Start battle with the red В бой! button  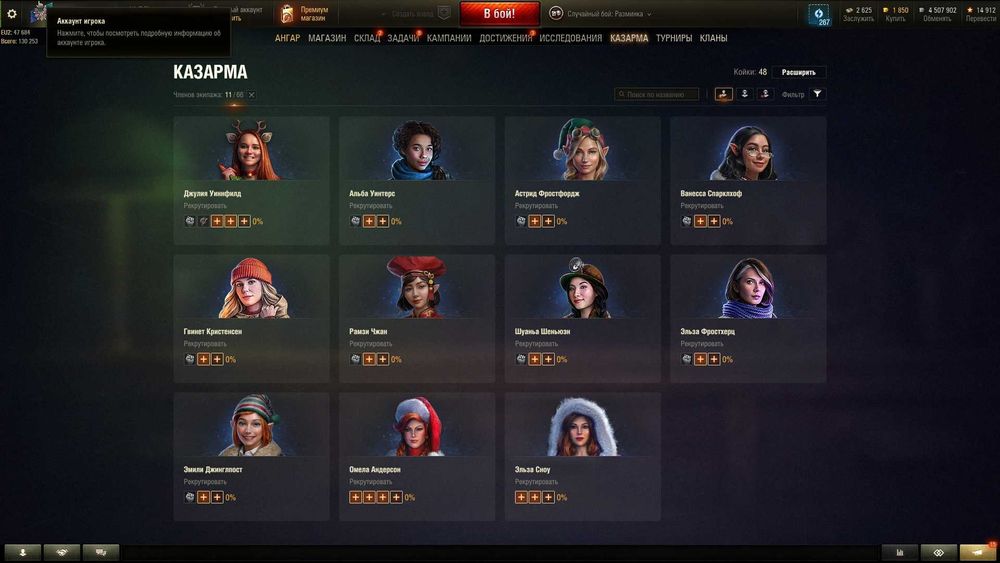[x=499, y=14]
